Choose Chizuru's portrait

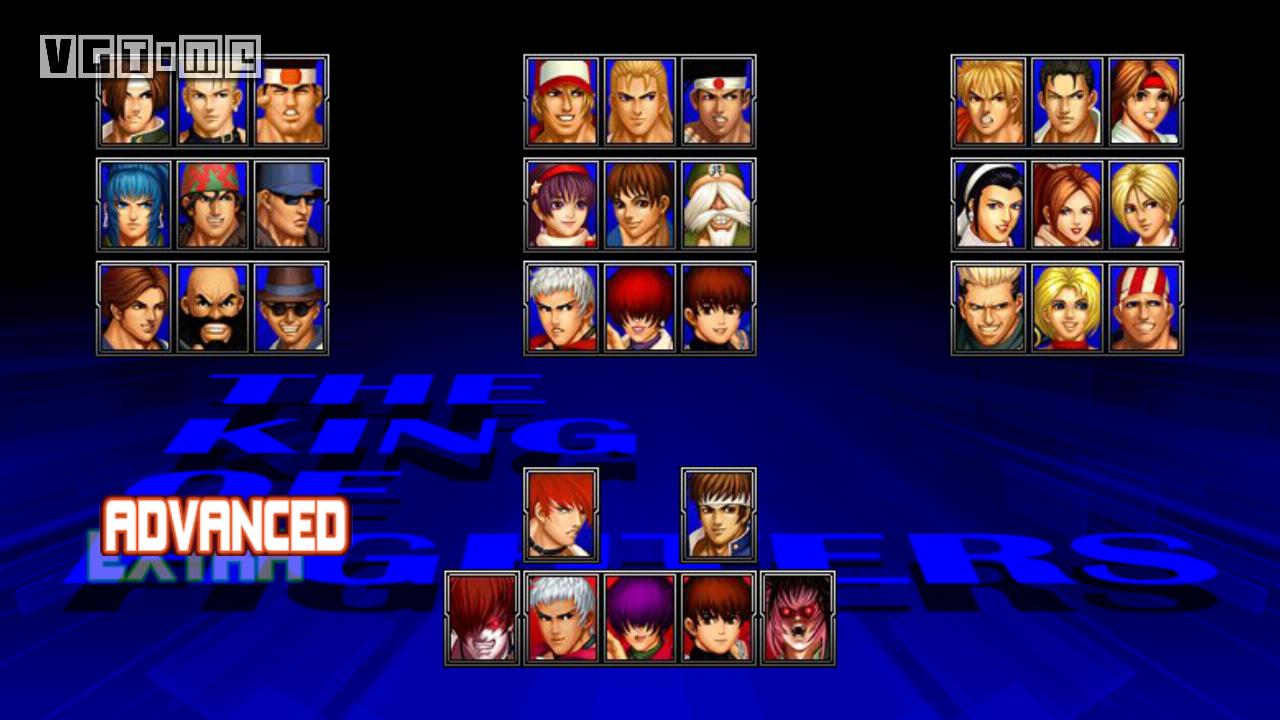[x=989, y=205]
